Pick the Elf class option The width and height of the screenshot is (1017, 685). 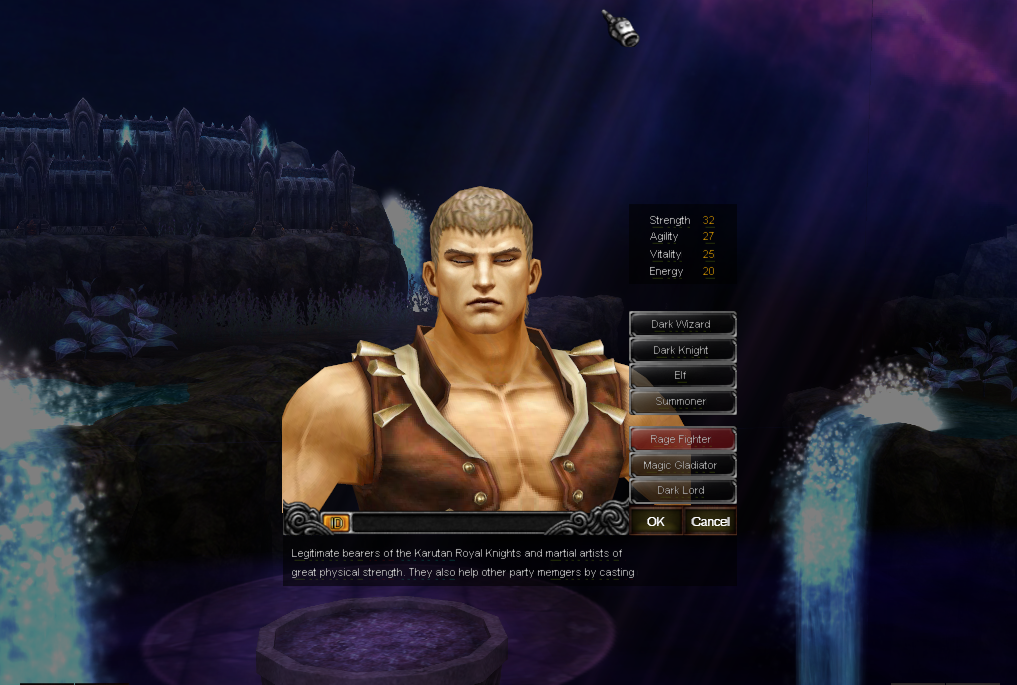click(682, 375)
